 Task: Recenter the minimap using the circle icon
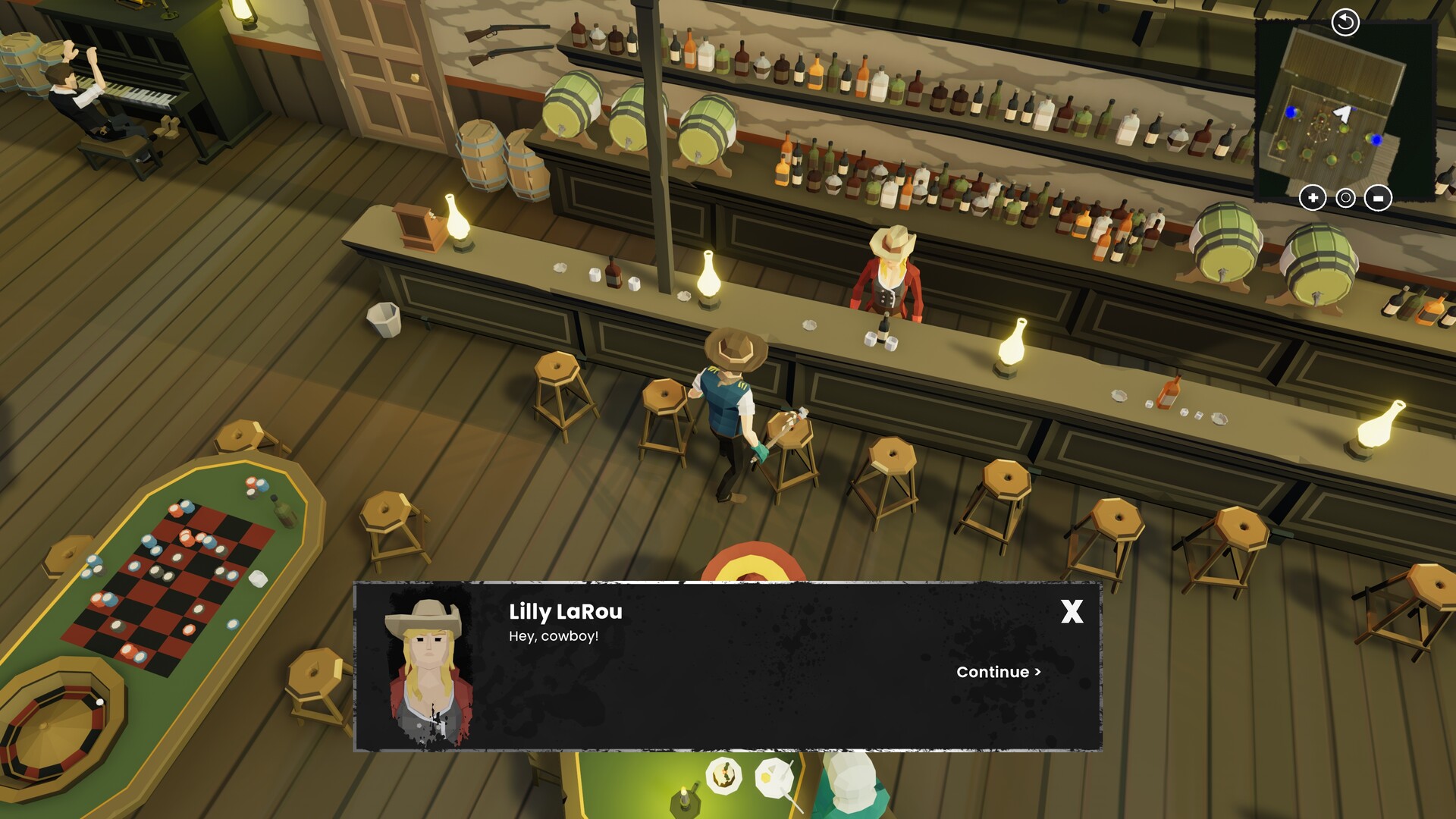(1345, 198)
